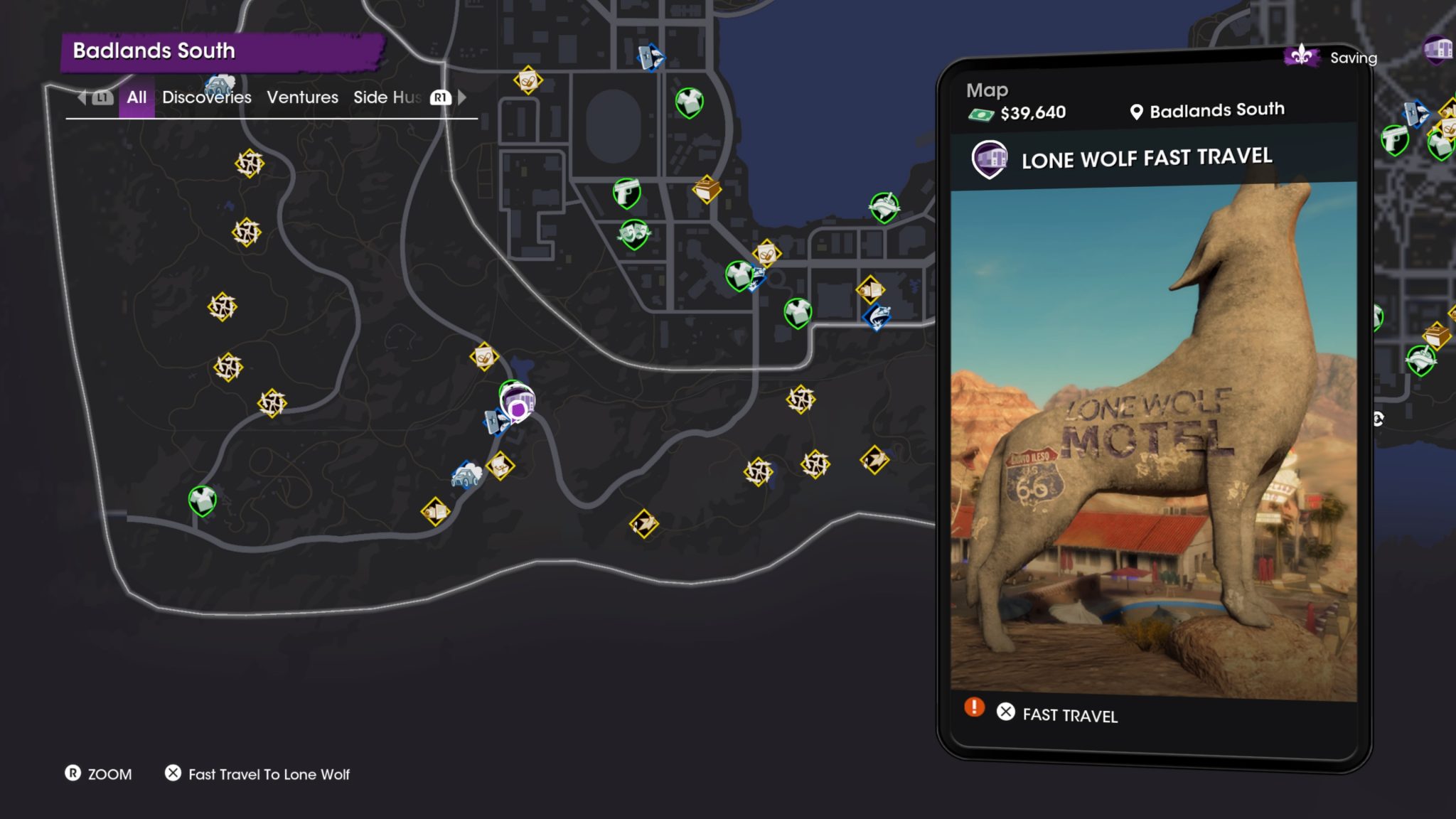Click the location pin icon next to Badlands South

[x=1137, y=110]
